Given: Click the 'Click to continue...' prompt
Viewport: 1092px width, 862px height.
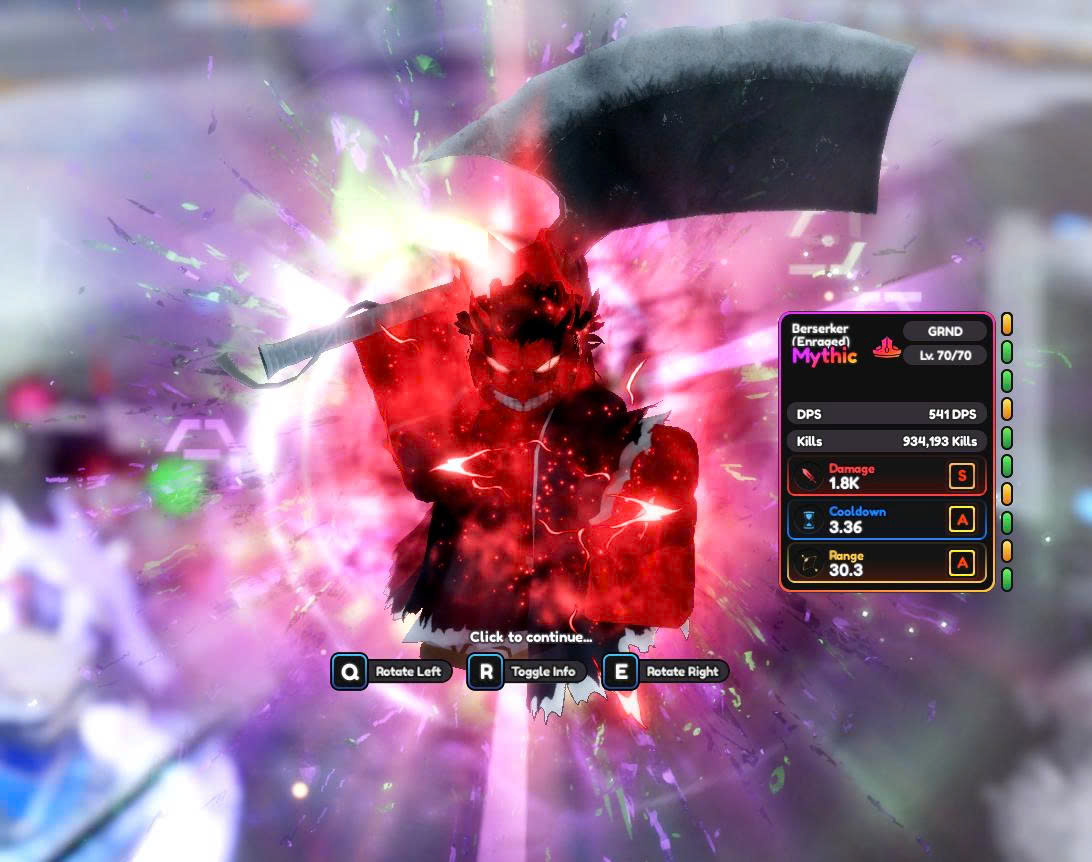Looking at the screenshot, I should pyautogui.click(x=530, y=637).
